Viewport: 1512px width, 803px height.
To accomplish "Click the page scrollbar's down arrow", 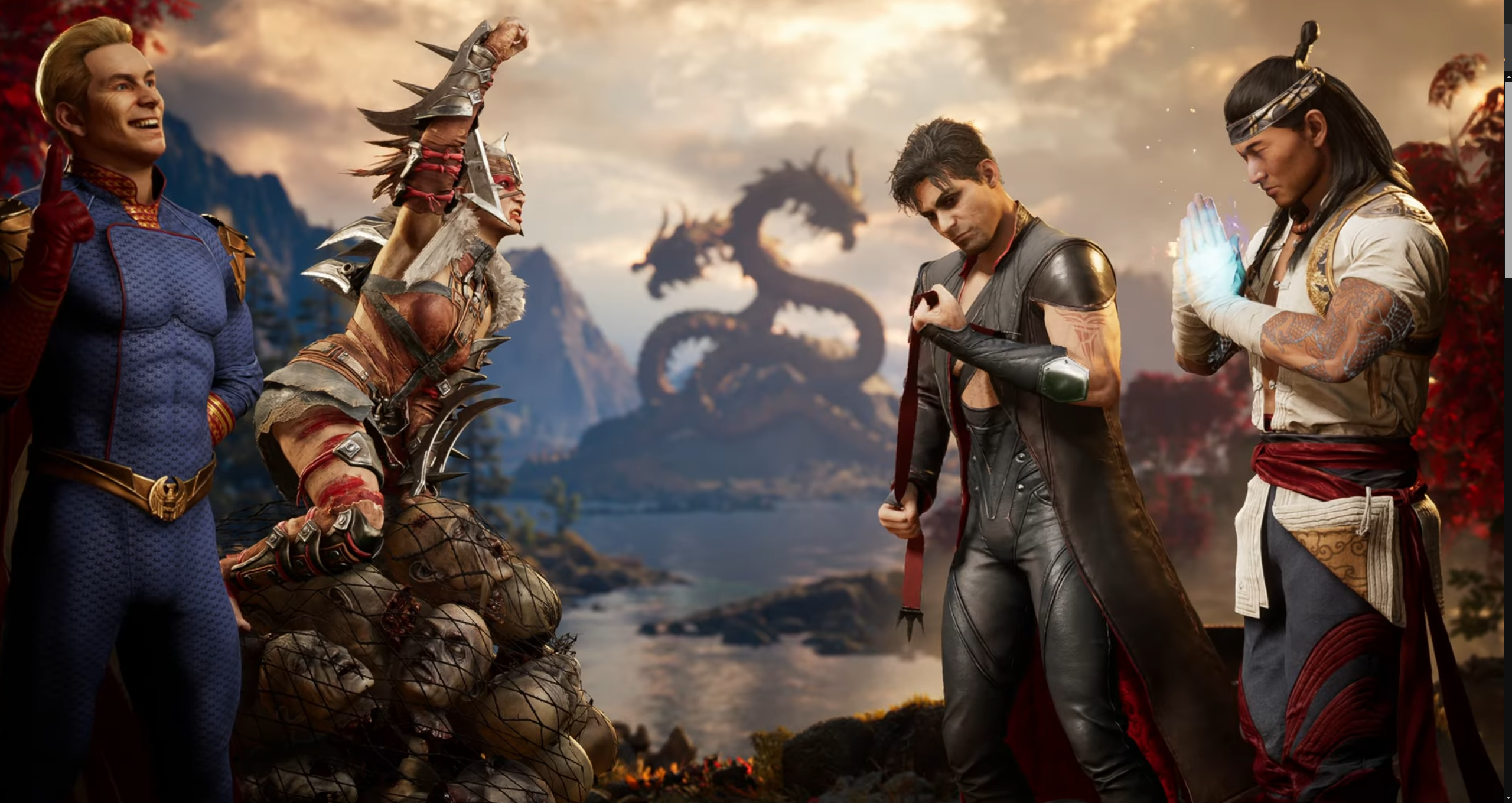I will [1508, 798].
